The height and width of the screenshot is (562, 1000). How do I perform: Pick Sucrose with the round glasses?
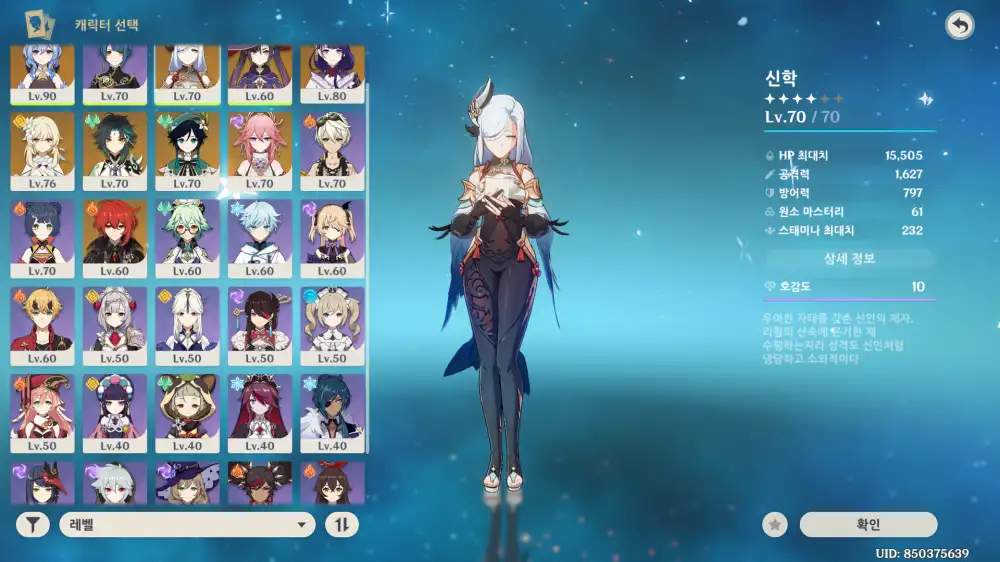click(x=187, y=238)
